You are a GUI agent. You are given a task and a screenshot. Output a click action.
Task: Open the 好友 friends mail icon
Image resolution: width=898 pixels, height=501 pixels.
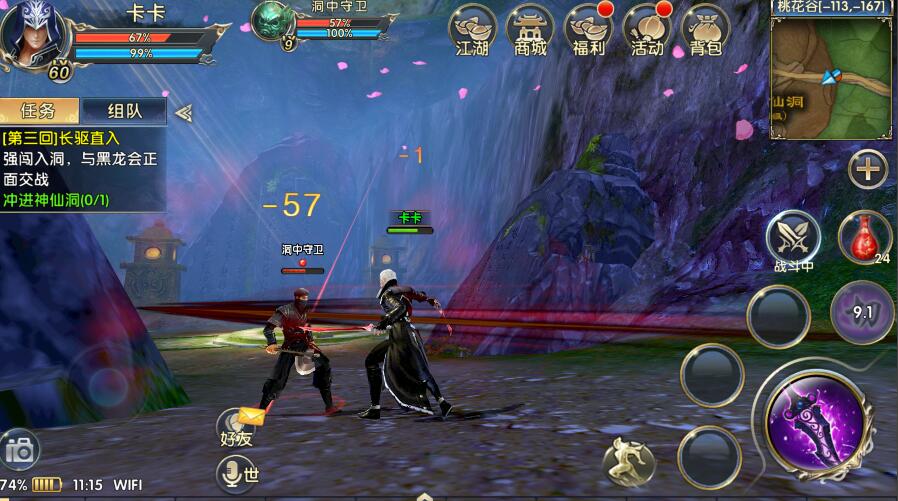(242, 426)
